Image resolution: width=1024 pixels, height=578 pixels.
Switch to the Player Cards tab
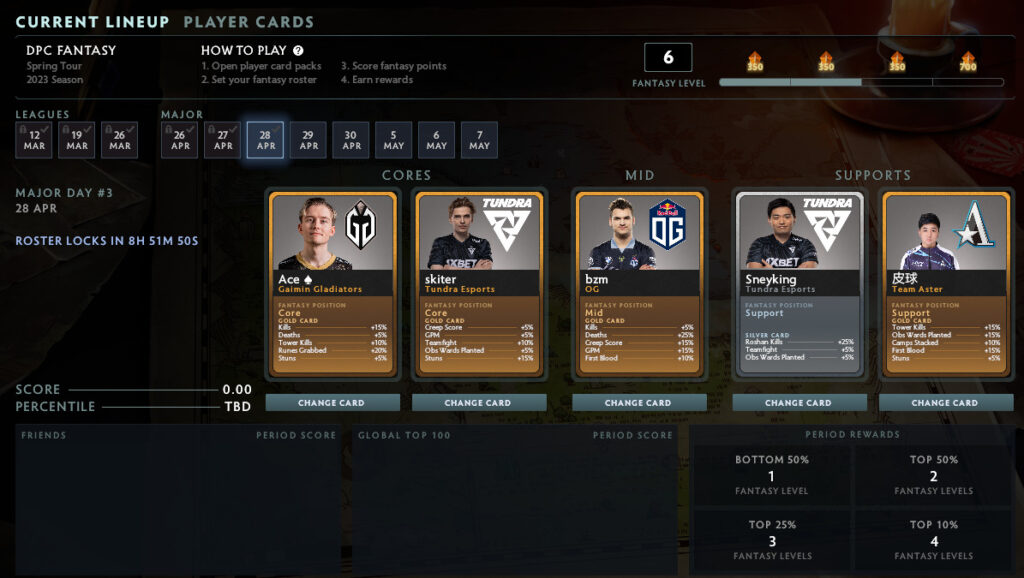248,22
